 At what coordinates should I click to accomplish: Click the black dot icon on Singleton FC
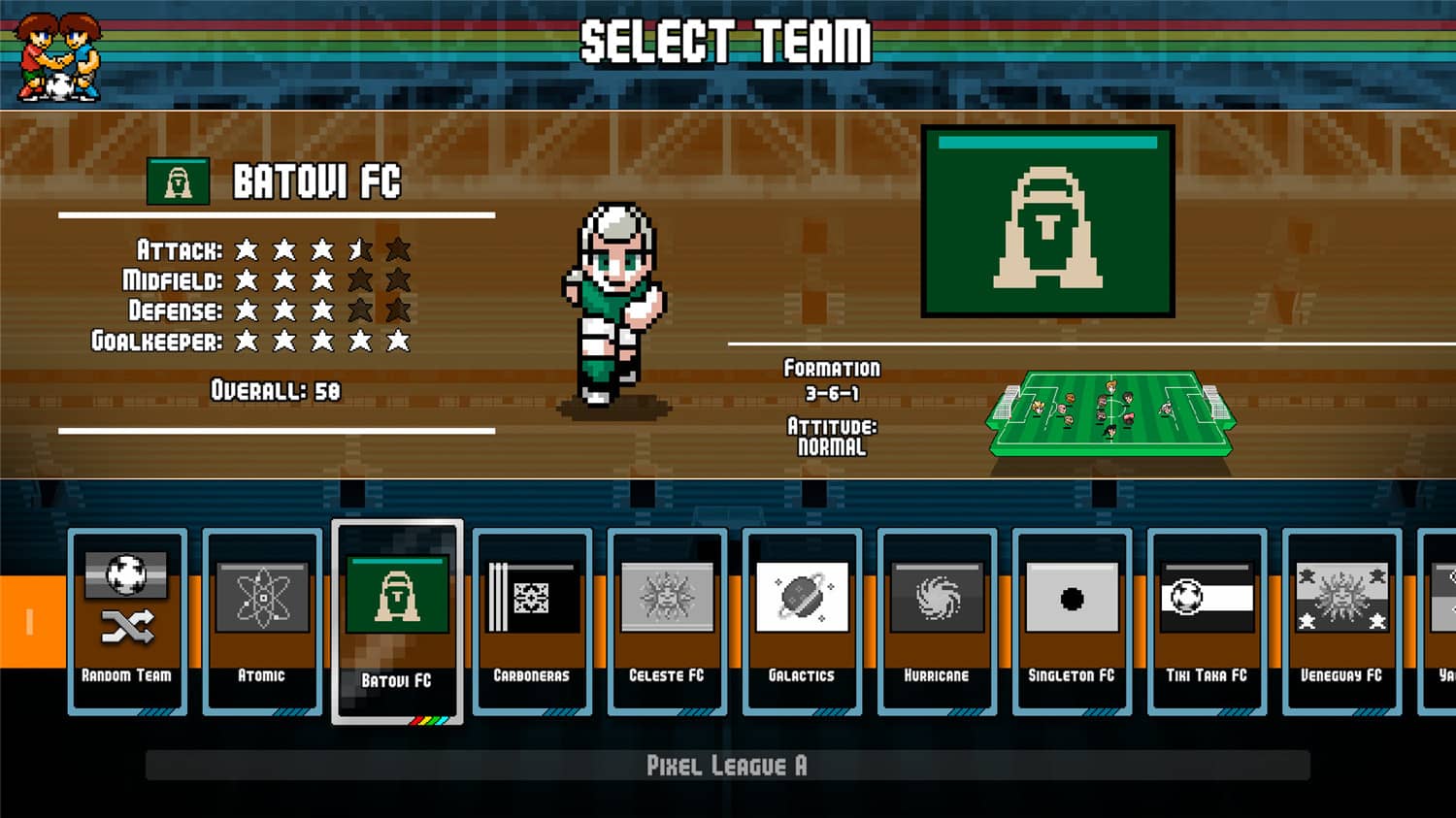tap(1070, 599)
